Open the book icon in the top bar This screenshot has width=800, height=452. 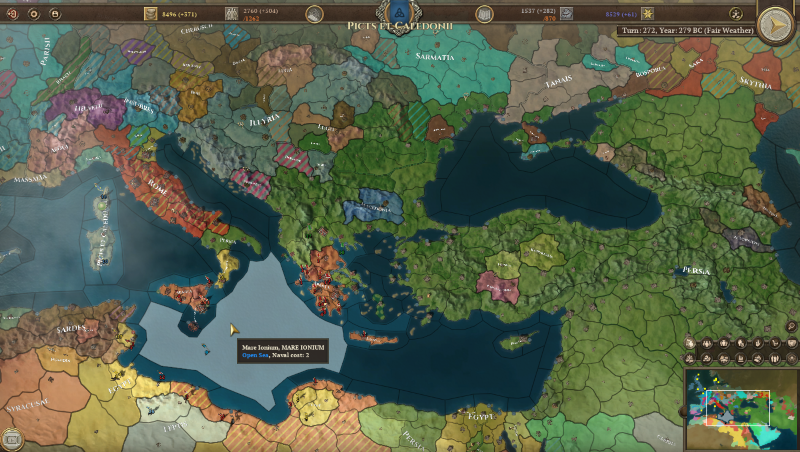tap(485, 14)
